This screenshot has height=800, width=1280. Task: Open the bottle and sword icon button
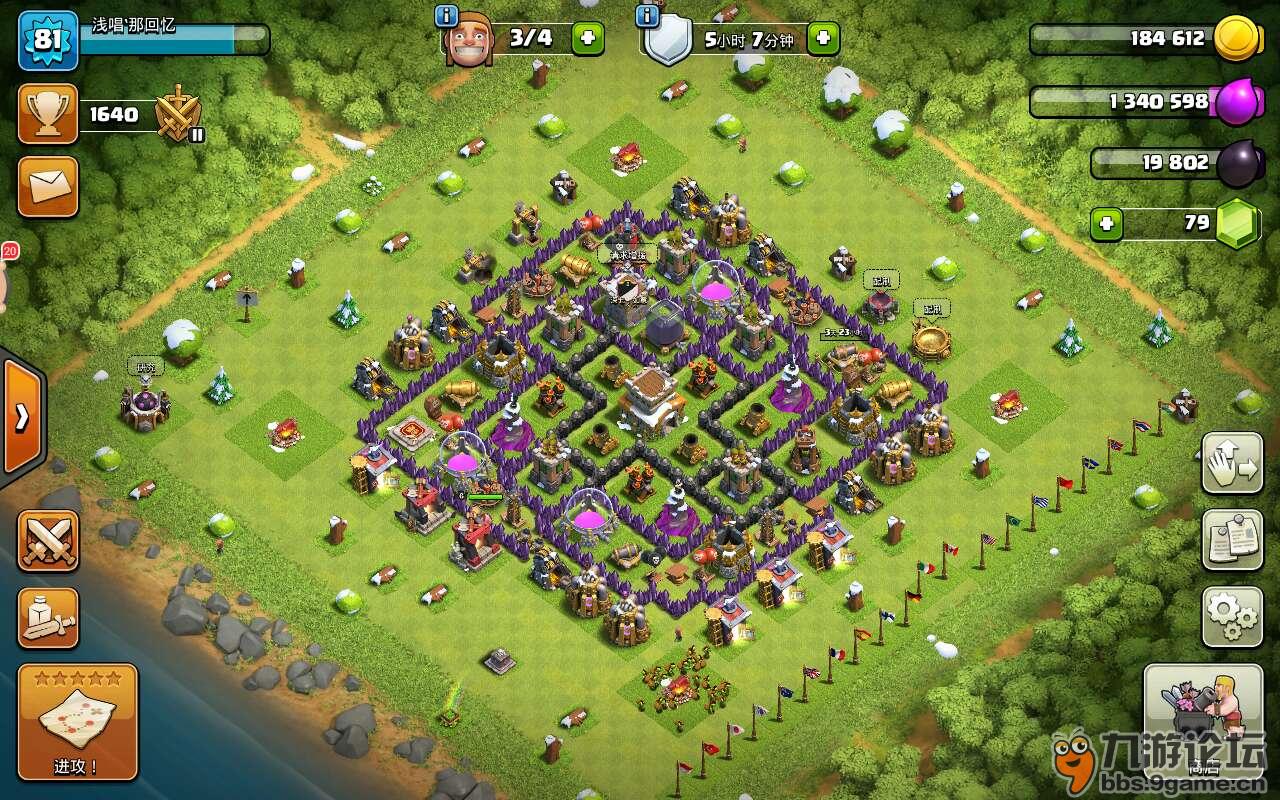coord(48,617)
